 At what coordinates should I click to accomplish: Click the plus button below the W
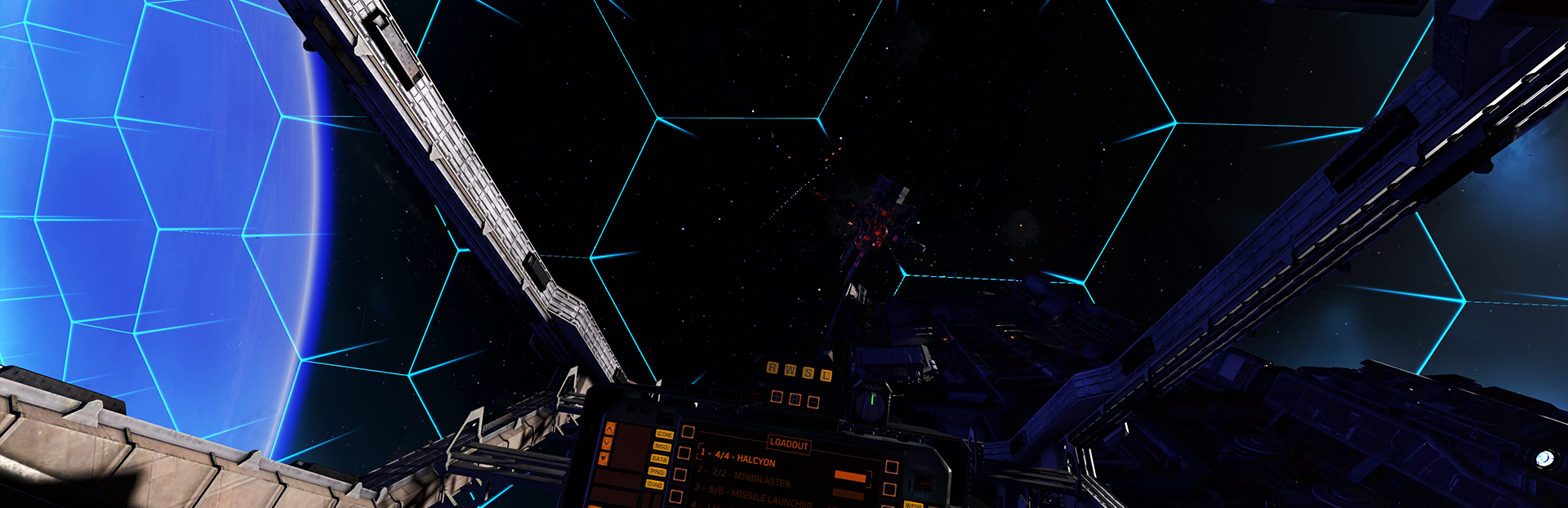[x=777, y=398]
